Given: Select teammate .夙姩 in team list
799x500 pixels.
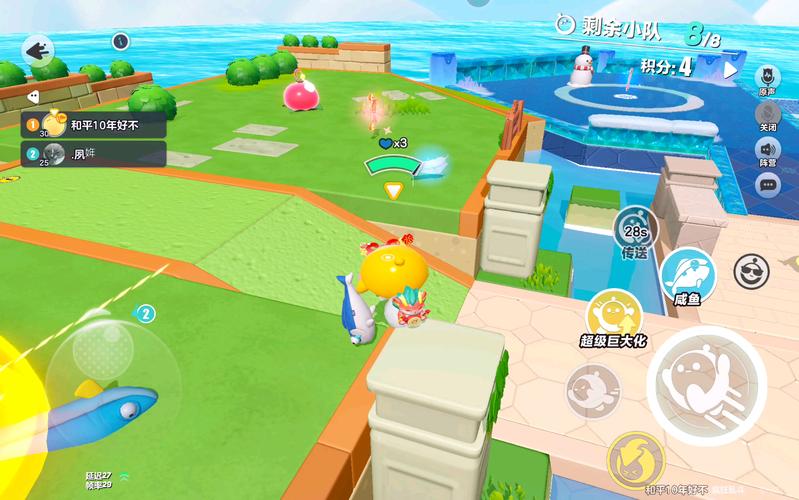Looking at the screenshot, I should pyautogui.click(x=93, y=153).
